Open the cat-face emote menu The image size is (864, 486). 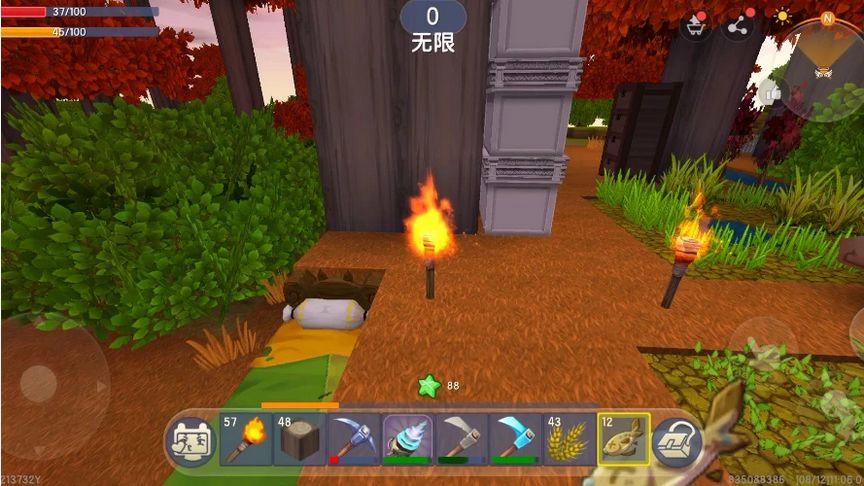click(x=189, y=440)
